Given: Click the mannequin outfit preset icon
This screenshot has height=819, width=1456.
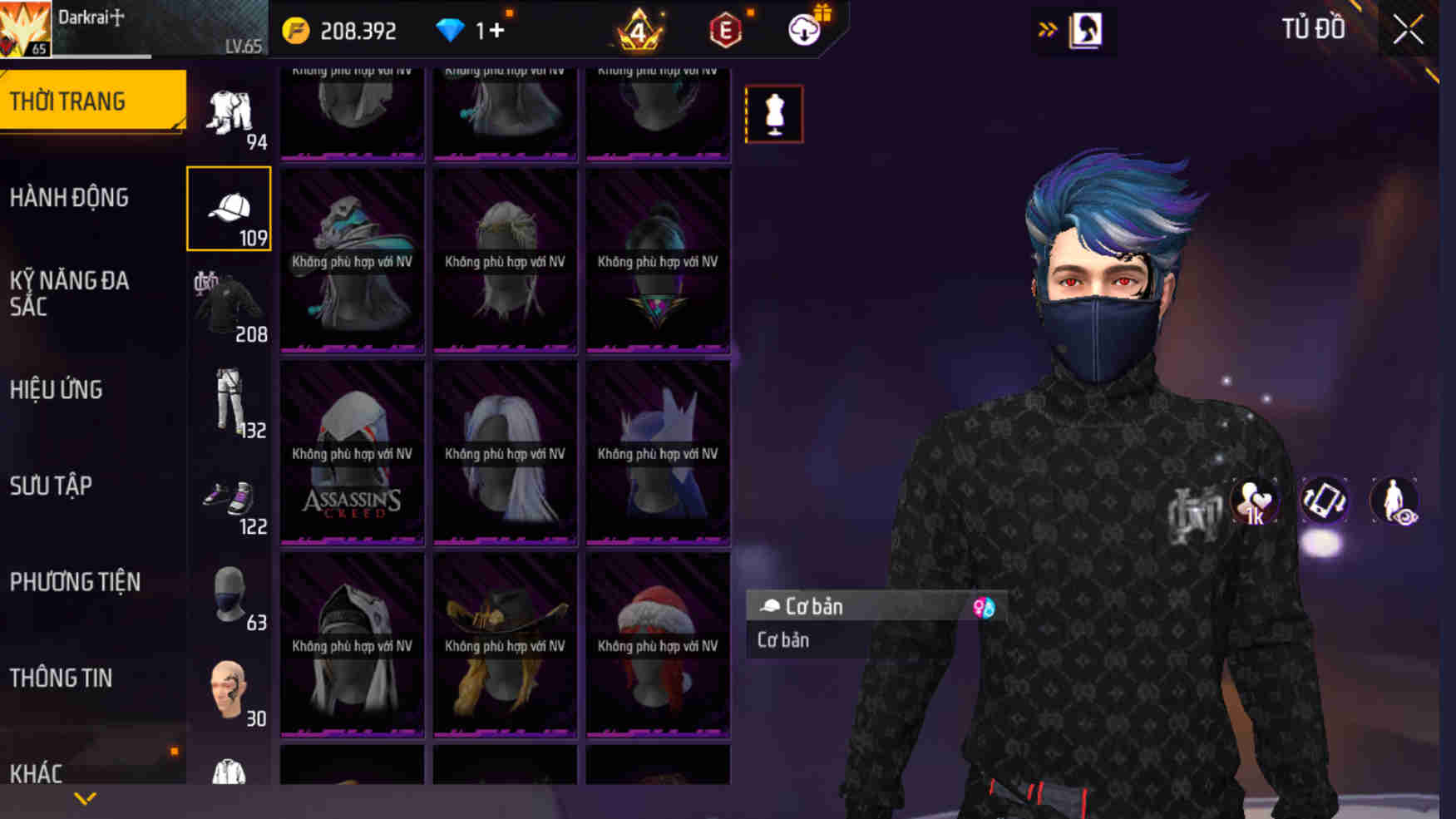Looking at the screenshot, I should [775, 114].
